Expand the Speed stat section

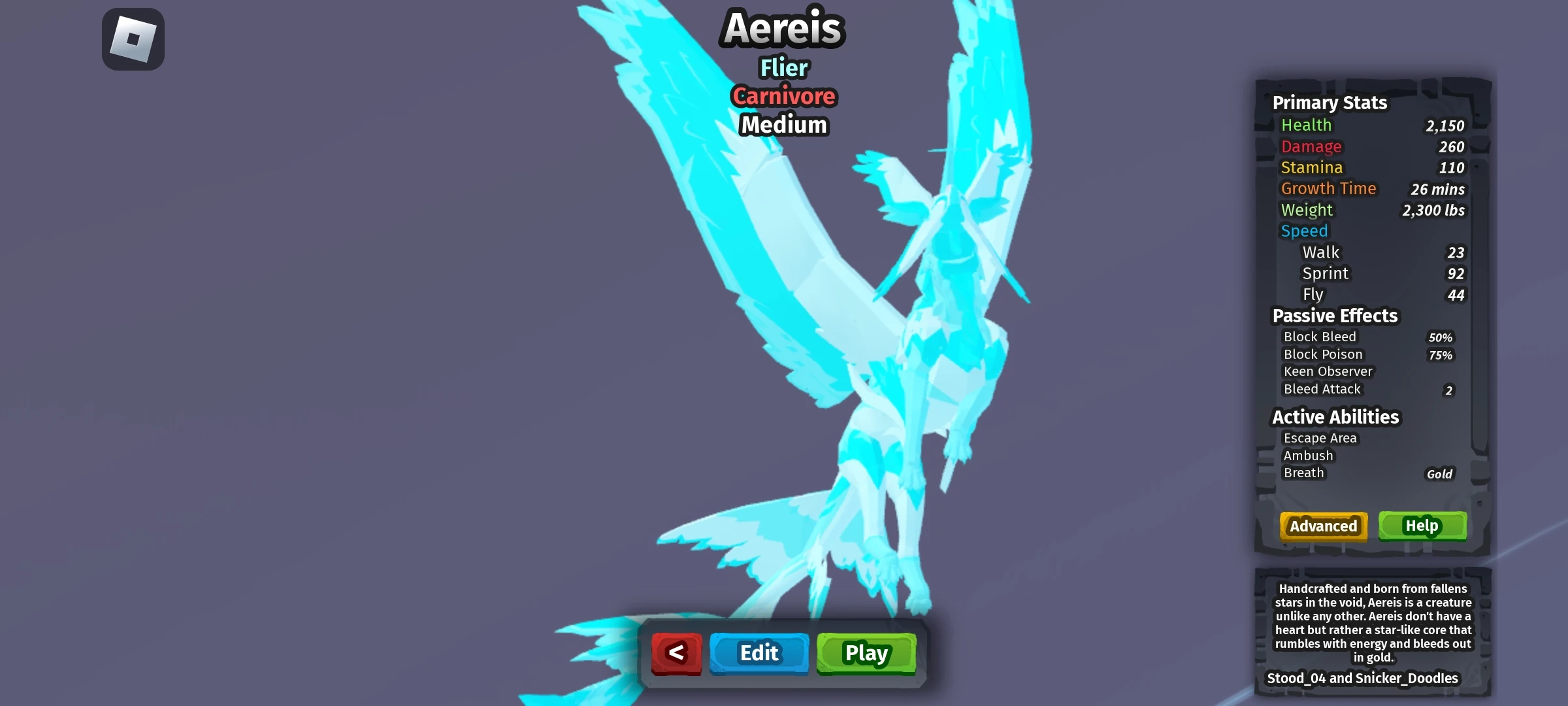1305,230
